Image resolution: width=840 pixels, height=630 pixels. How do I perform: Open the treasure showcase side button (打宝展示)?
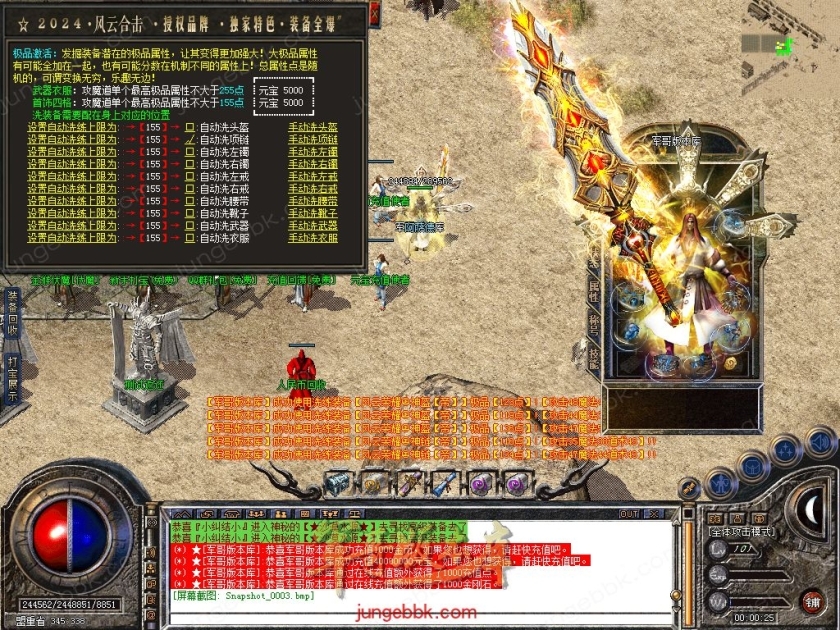[12, 378]
